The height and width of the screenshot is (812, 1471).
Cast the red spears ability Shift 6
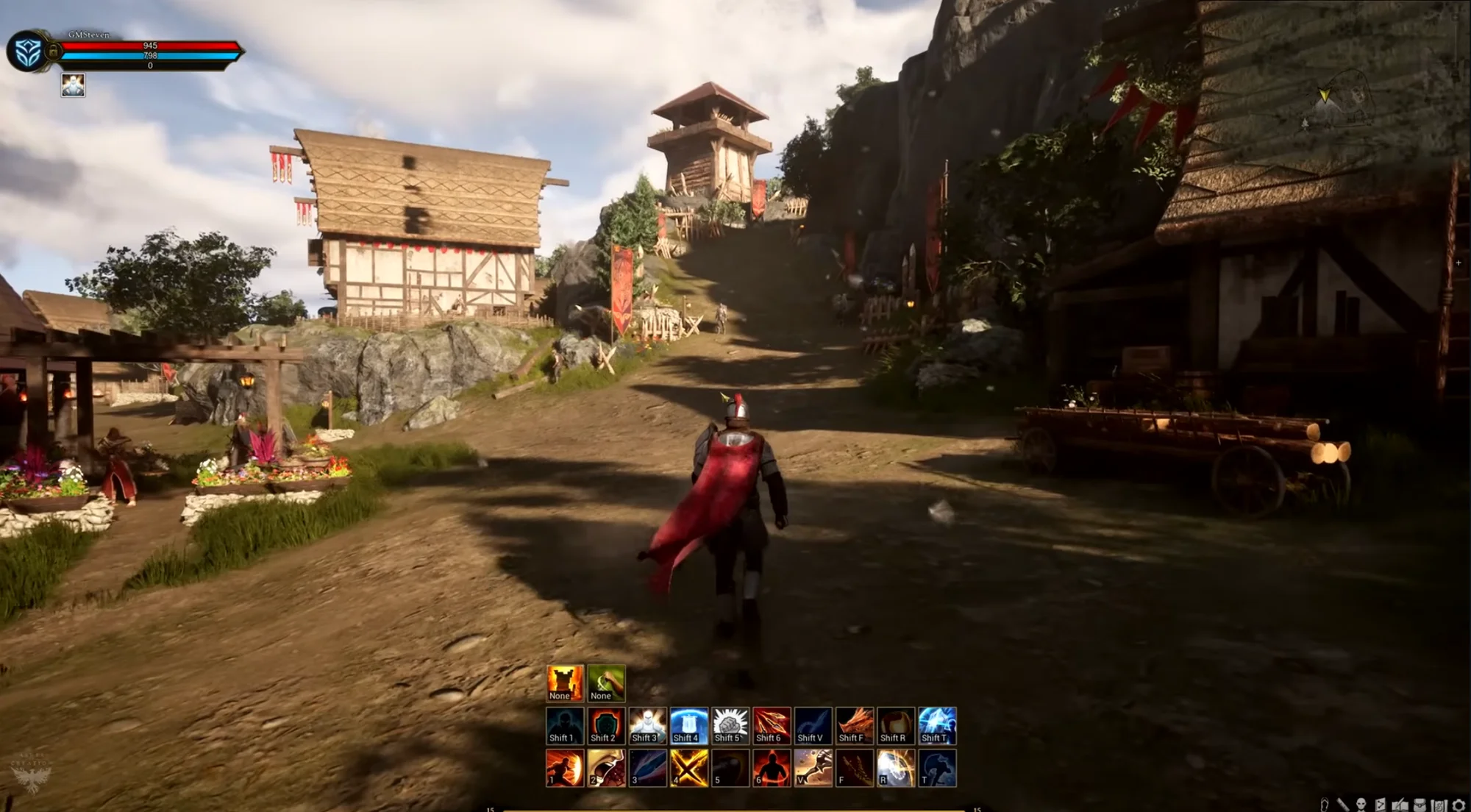pyautogui.click(x=772, y=725)
